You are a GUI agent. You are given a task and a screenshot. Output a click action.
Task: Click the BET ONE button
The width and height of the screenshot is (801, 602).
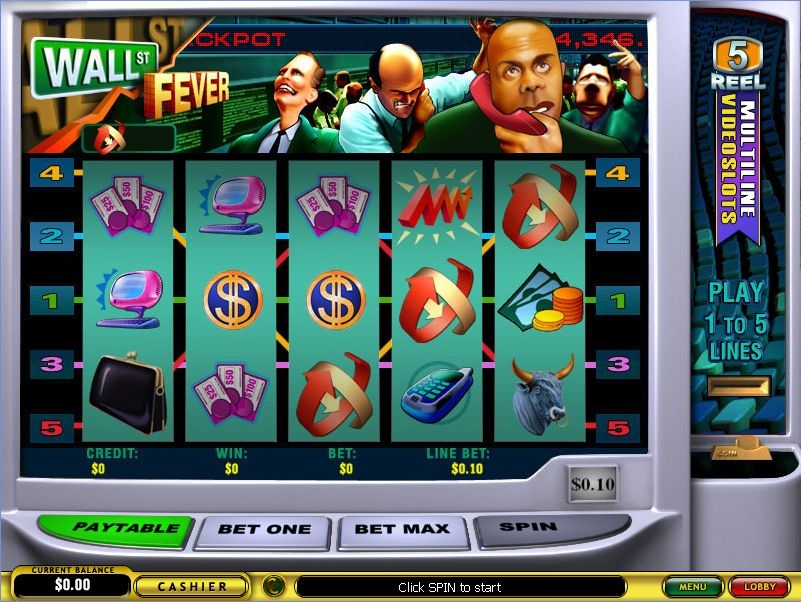click(263, 530)
